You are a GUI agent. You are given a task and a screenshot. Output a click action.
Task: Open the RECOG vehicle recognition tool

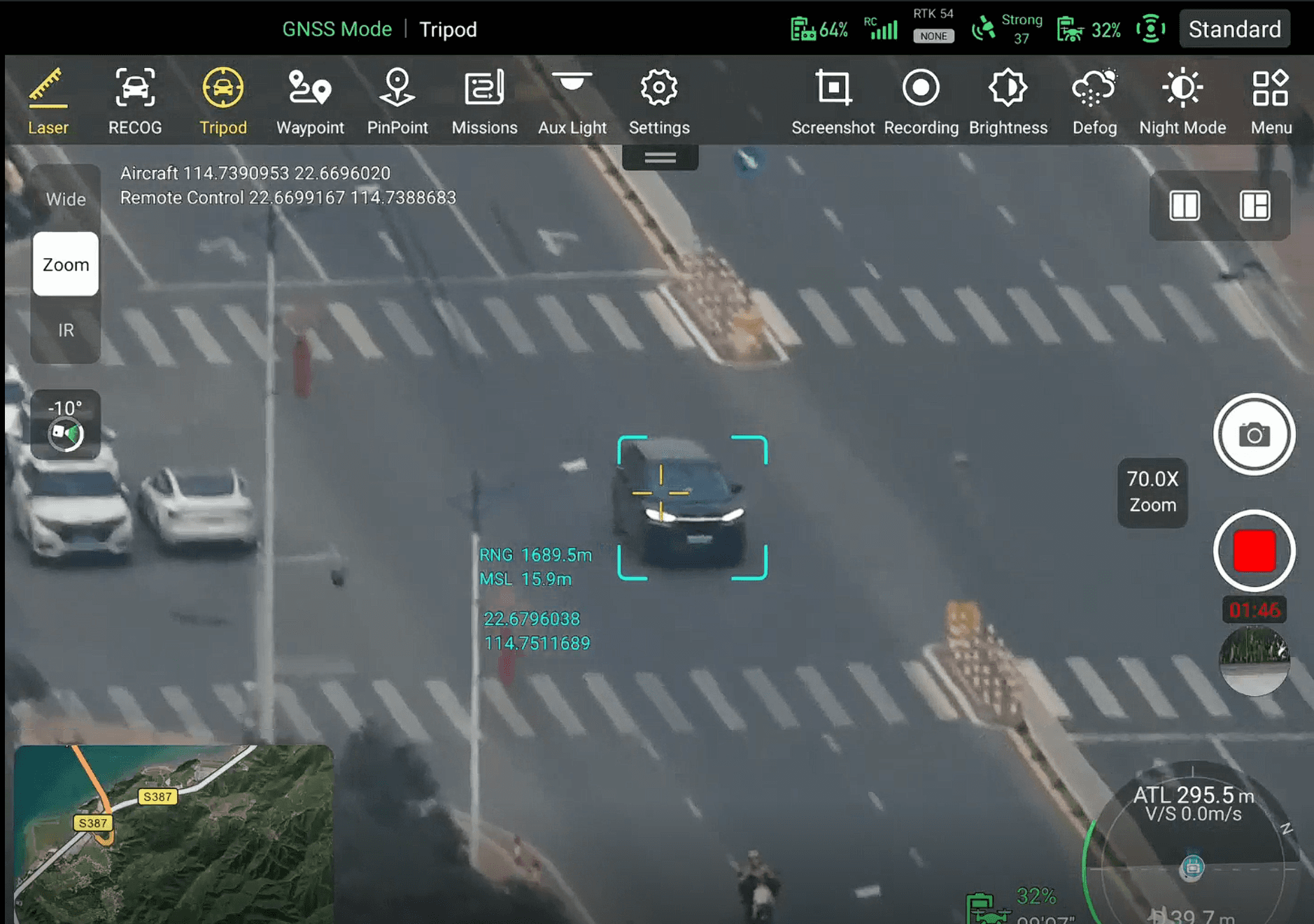135,100
